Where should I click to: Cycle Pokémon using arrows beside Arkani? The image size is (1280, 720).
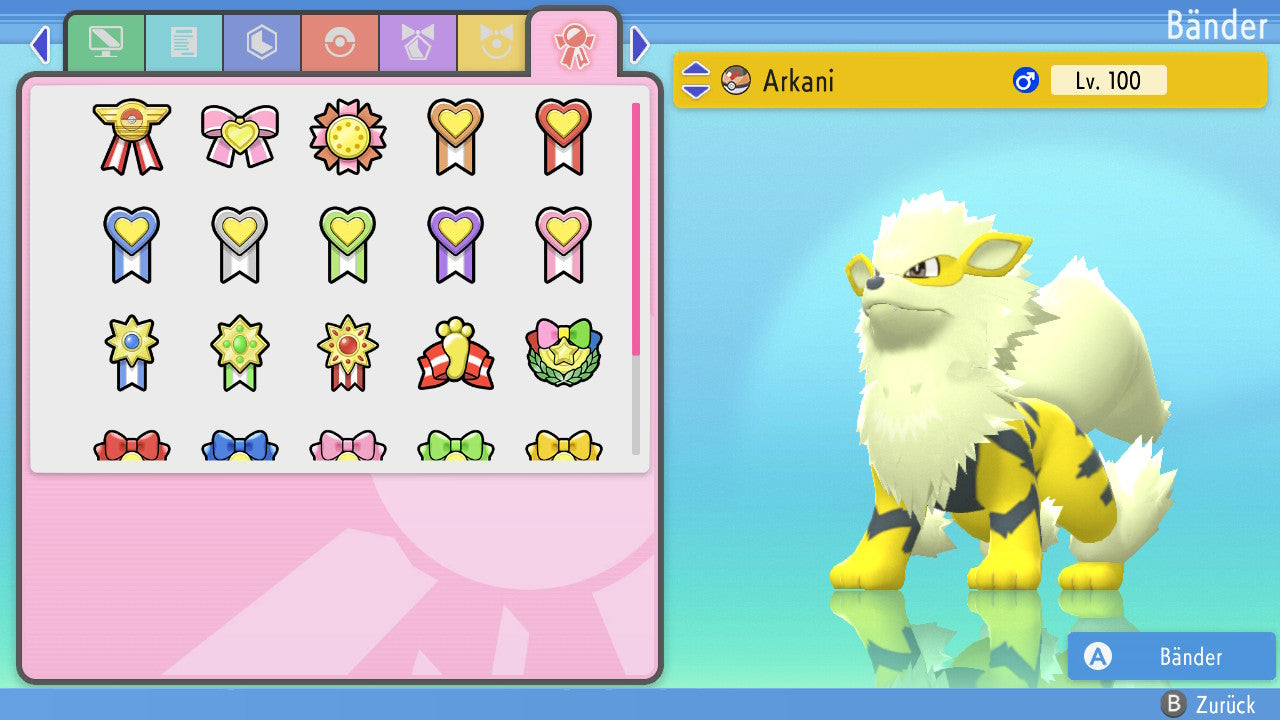(696, 80)
